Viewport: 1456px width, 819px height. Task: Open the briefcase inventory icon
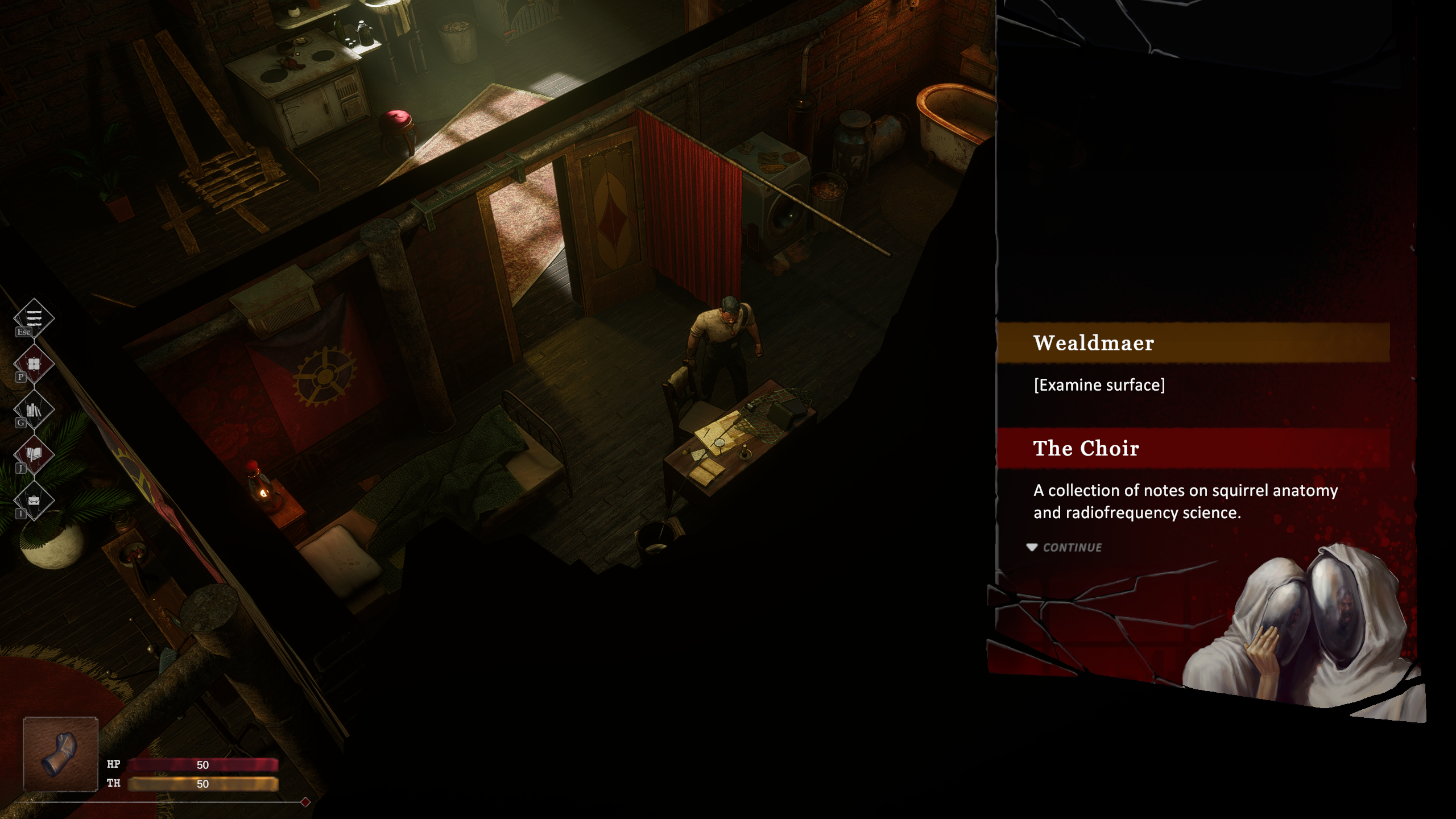pyautogui.click(x=34, y=500)
